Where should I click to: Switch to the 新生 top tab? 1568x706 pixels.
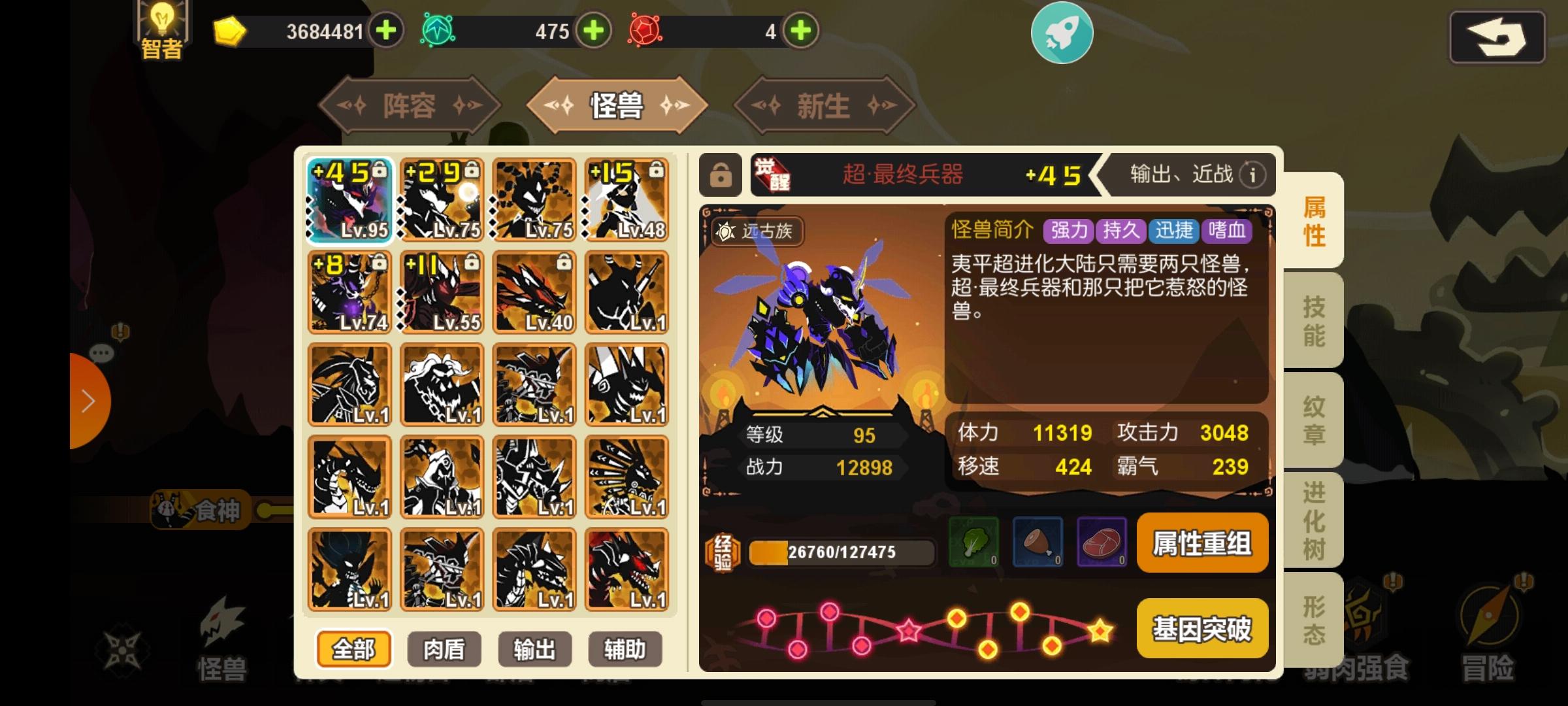click(x=824, y=105)
